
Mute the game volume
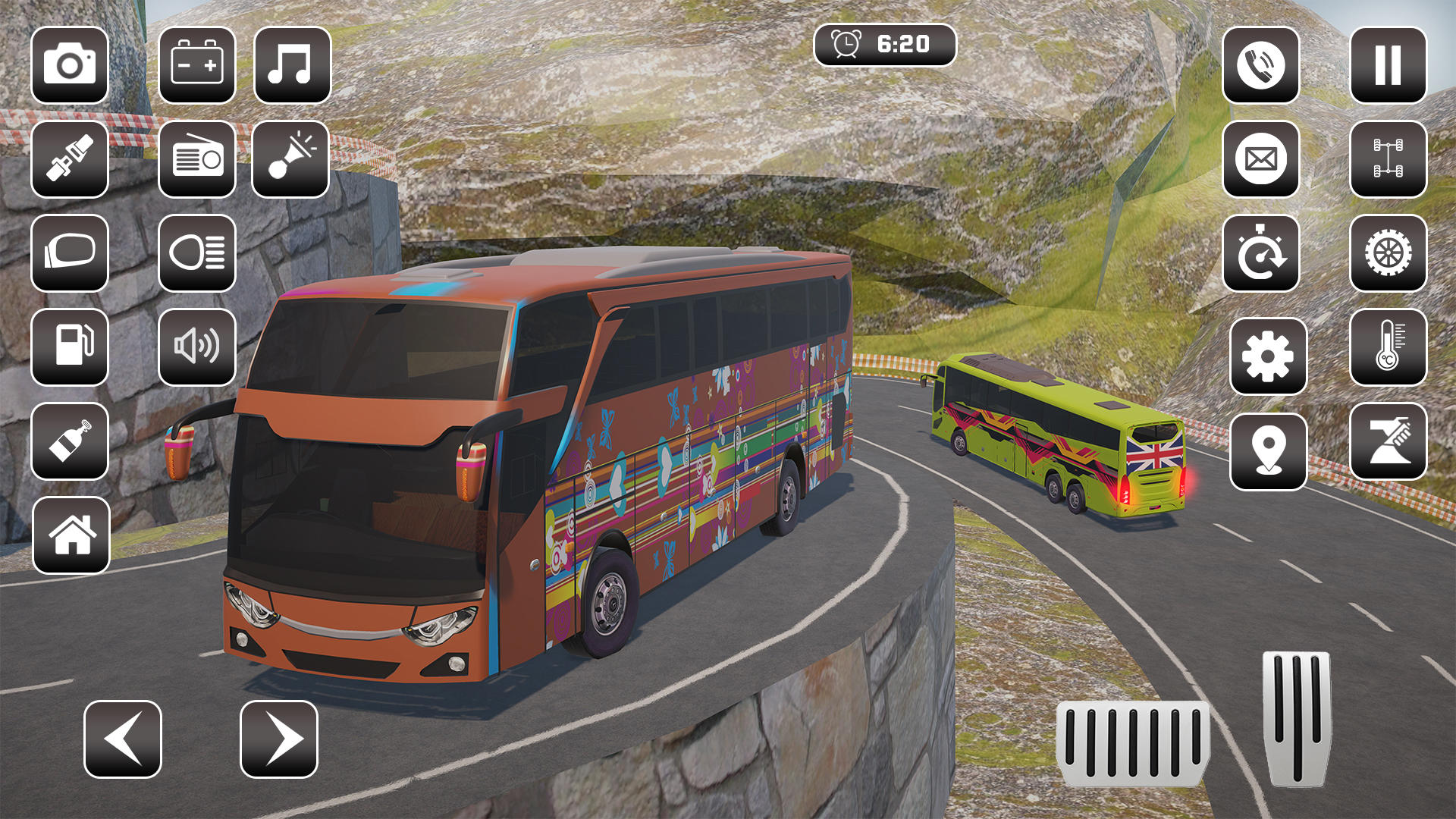[197, 349]
